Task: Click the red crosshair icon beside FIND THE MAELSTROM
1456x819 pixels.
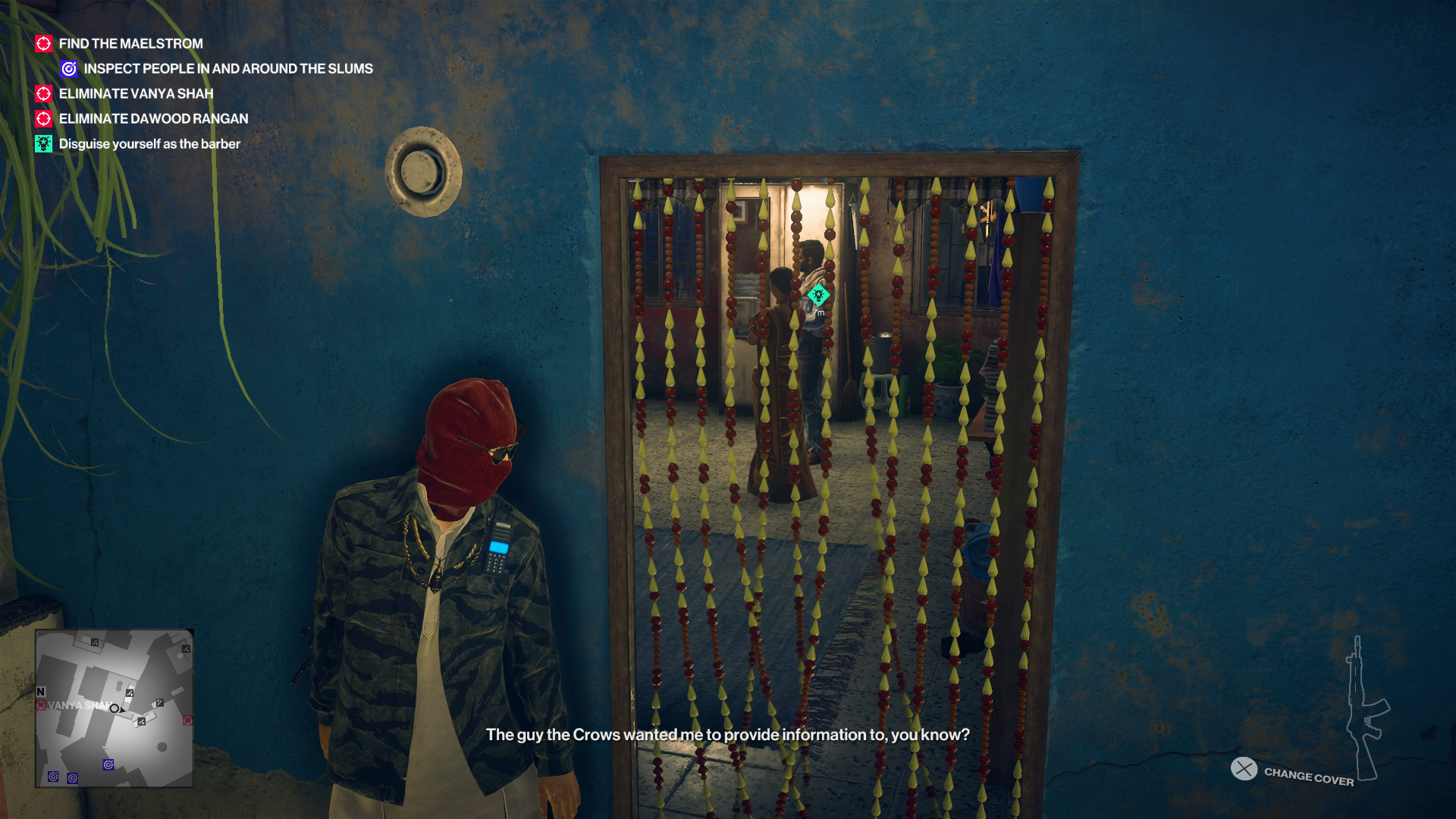Action: click(x=43, y=43)
